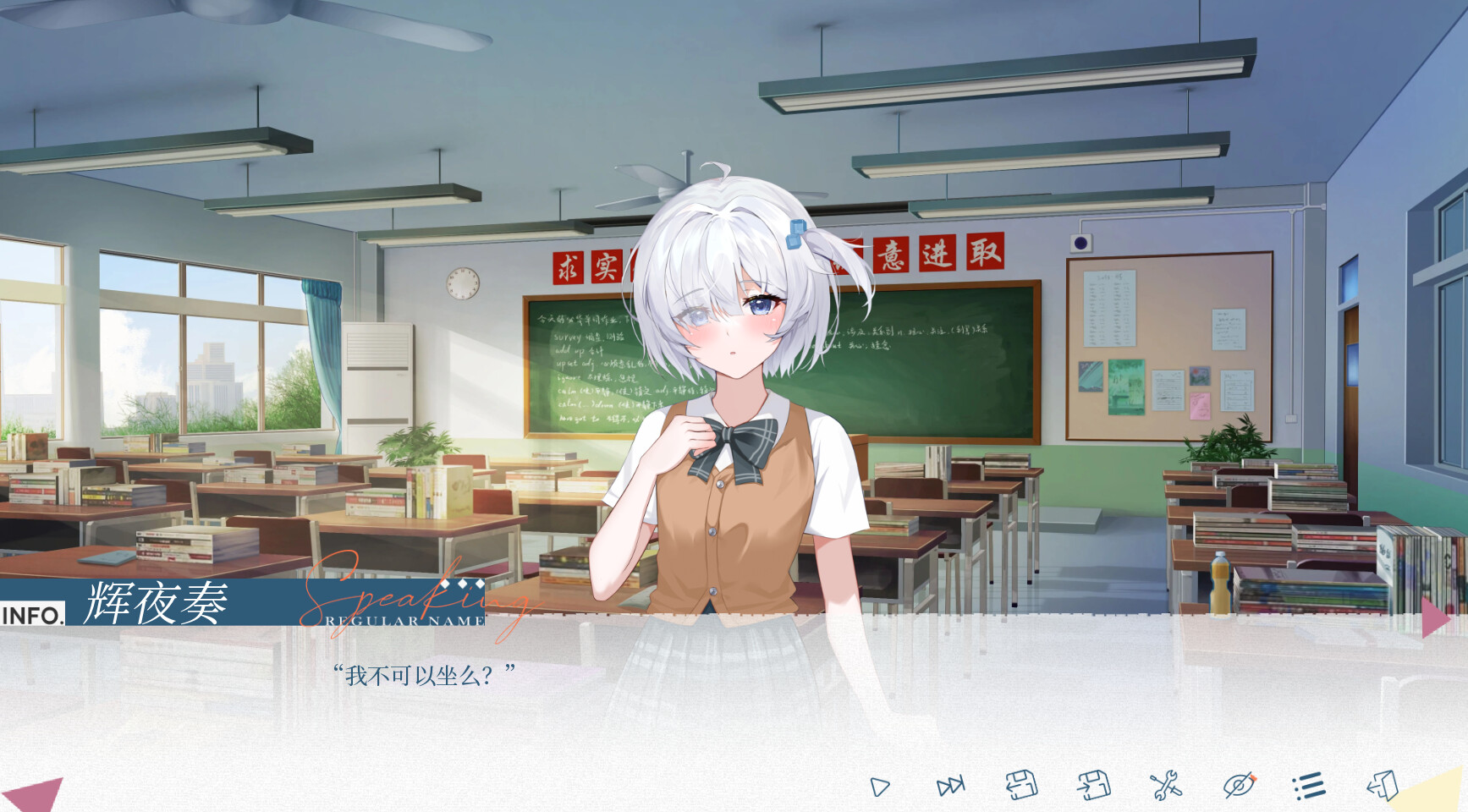Screen dimensions: 1468x812
Task: Activate fast-forward text skipping
Action: tap(950, 787)
